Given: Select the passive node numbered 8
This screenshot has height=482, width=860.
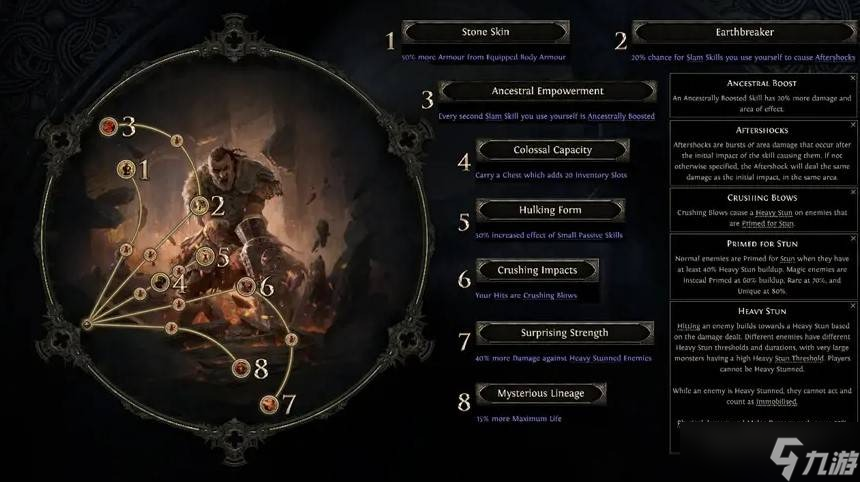Looking at the screenshot, I should tap(240, 369).
